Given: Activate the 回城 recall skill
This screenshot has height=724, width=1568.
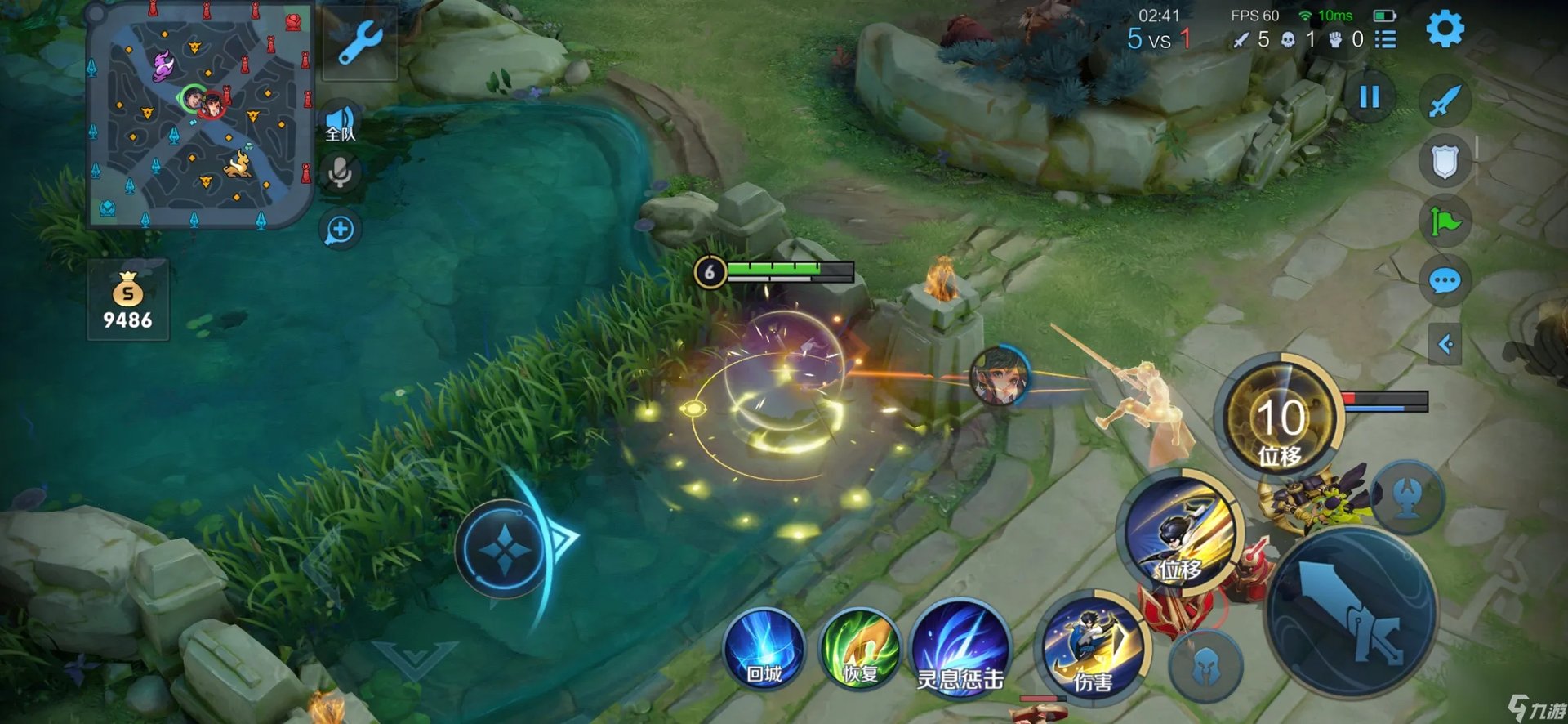Looking at the screenshot, I should (764, 650).
